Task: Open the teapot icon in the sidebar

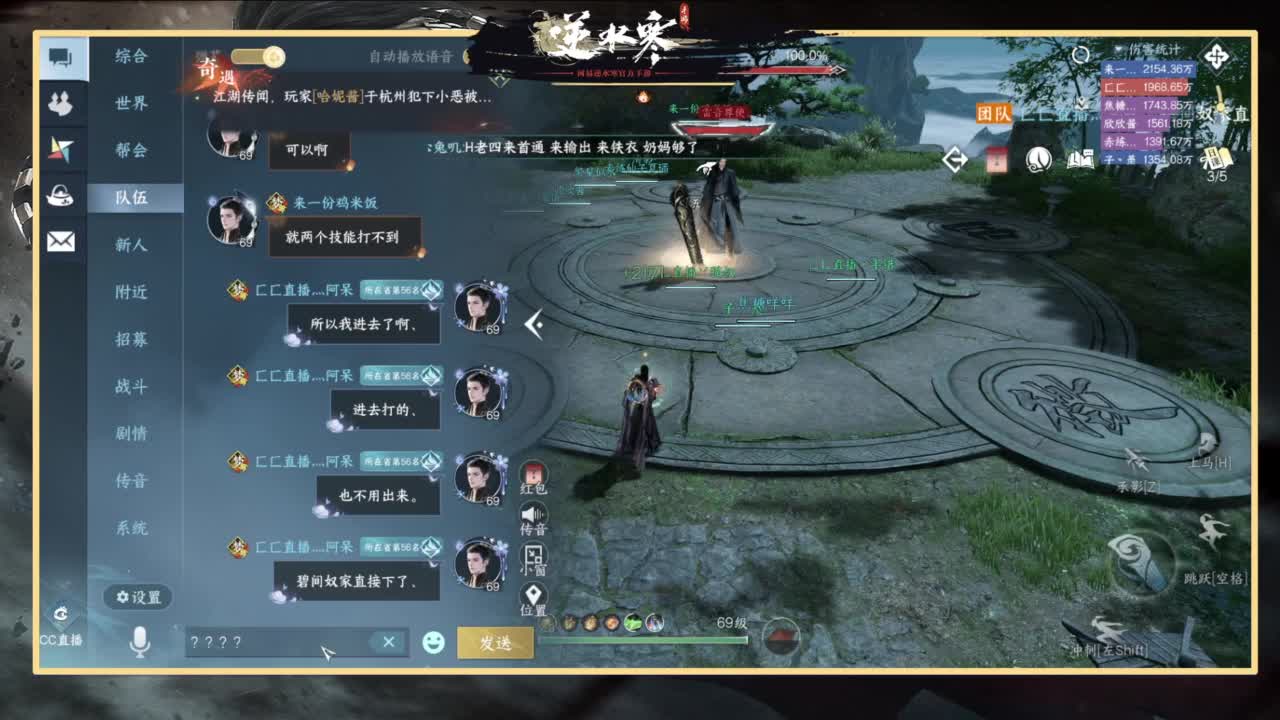Action: (x=60, y=195)
